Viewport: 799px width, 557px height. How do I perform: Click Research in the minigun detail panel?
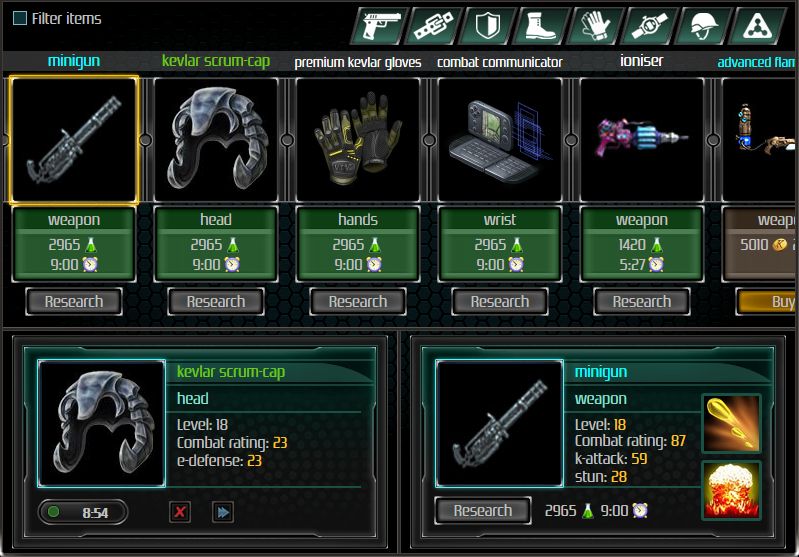(482, 510)
